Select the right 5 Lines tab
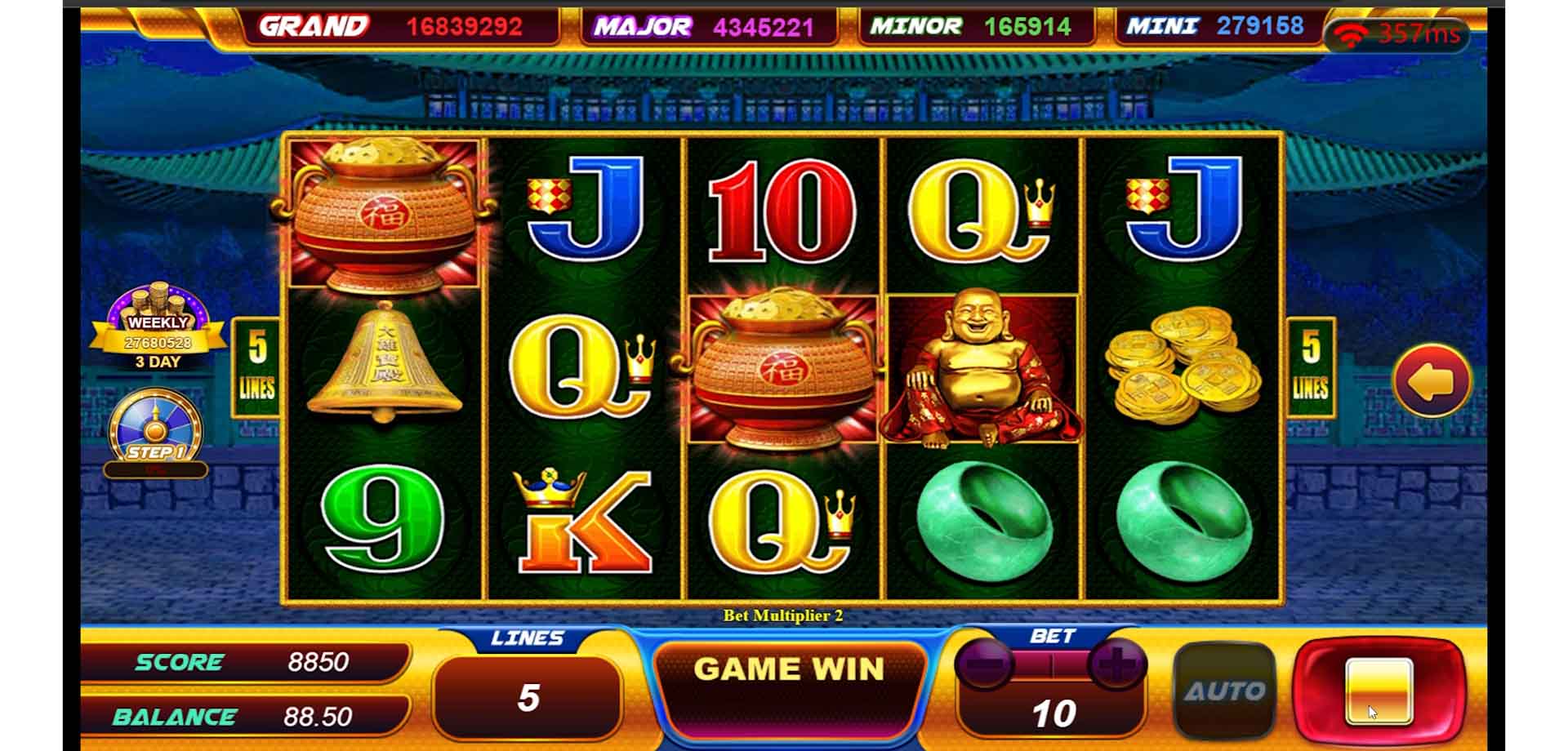The image size is (1568, 751). (x=1310, y=367)
